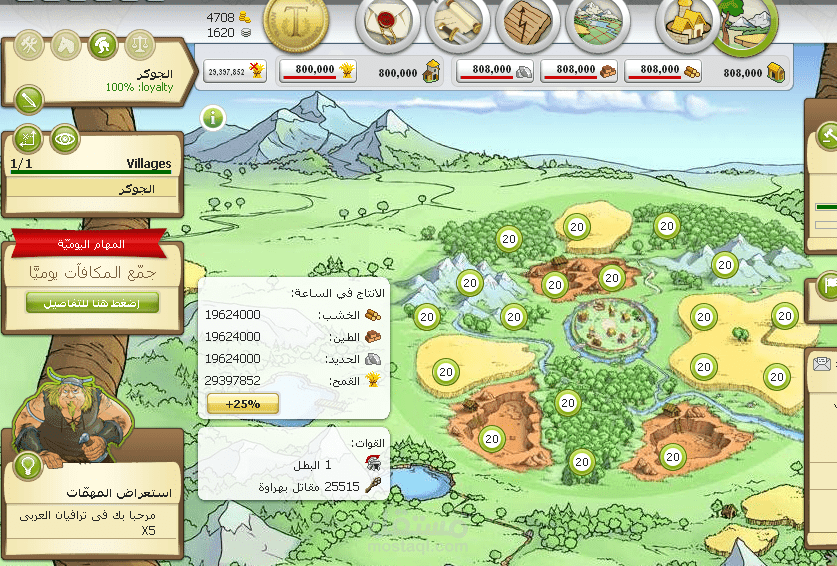
Task: Open the helmet troops icon
Action: (100, 45)
